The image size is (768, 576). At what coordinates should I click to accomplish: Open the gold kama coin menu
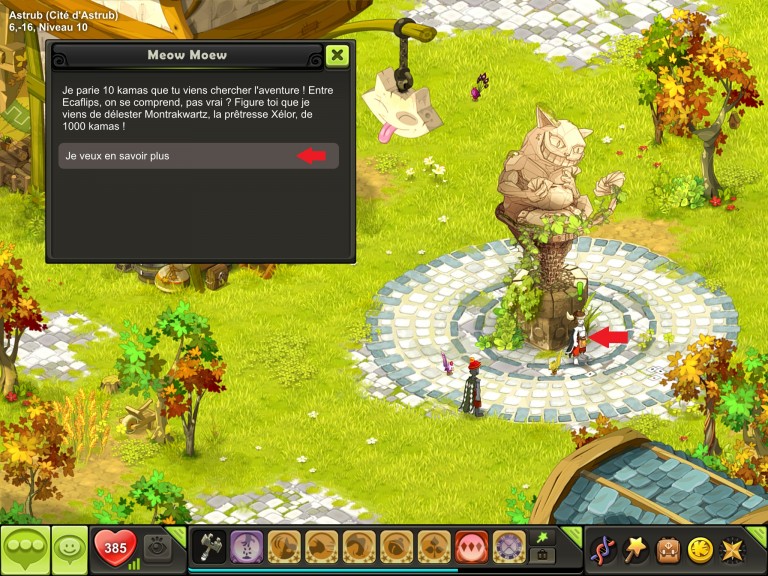700,549
